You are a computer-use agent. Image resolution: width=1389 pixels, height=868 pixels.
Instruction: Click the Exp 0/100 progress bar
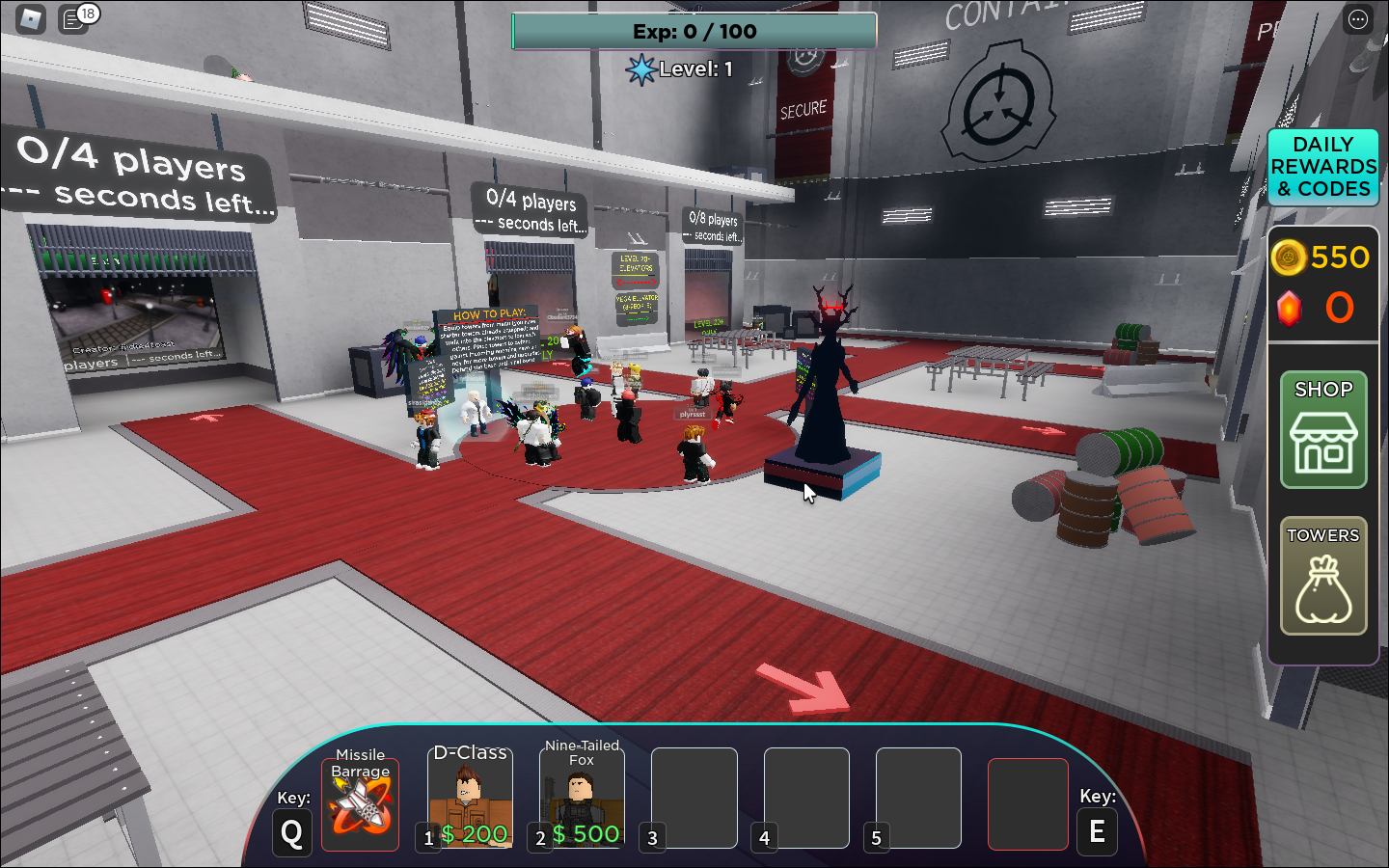tap(694, 31)
